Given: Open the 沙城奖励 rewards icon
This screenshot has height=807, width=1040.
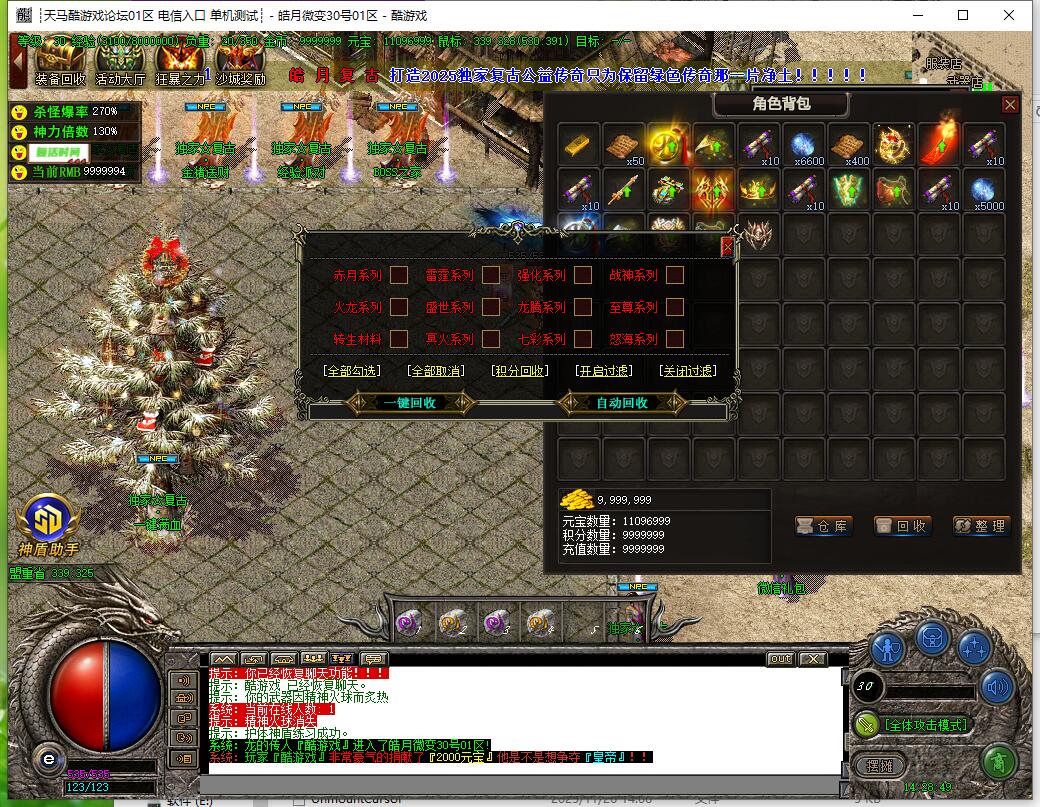Looking at the screenshot, I should [x=241, y=64].
